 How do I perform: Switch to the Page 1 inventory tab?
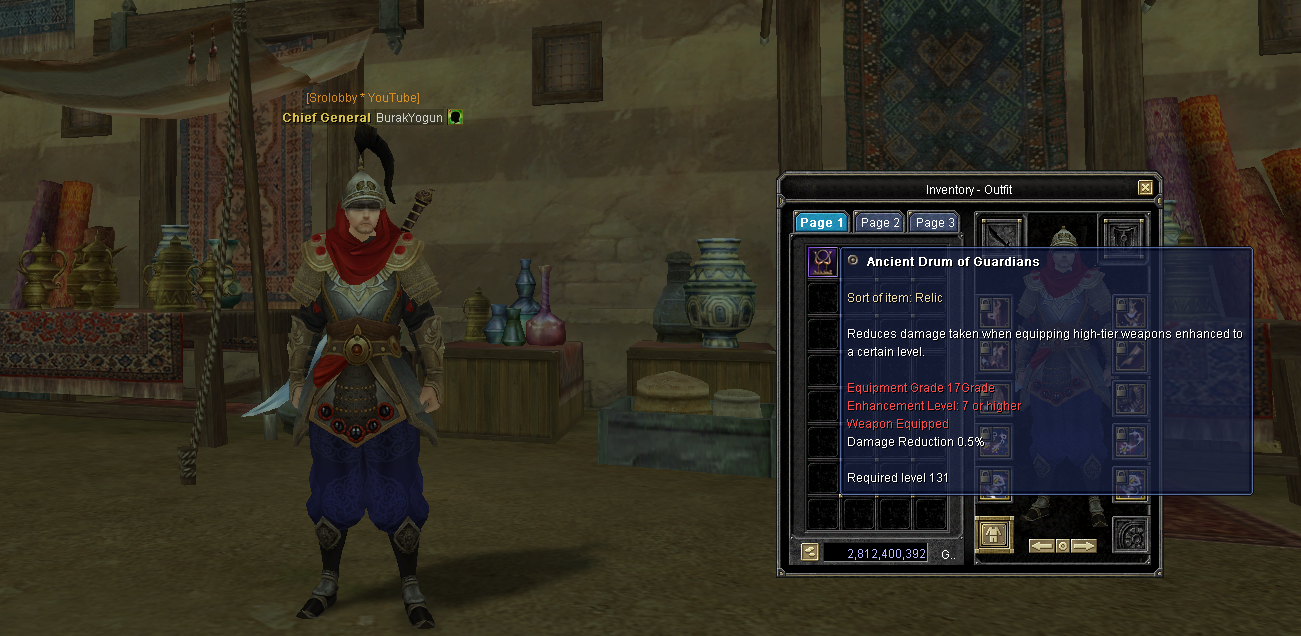coord(821,223)
